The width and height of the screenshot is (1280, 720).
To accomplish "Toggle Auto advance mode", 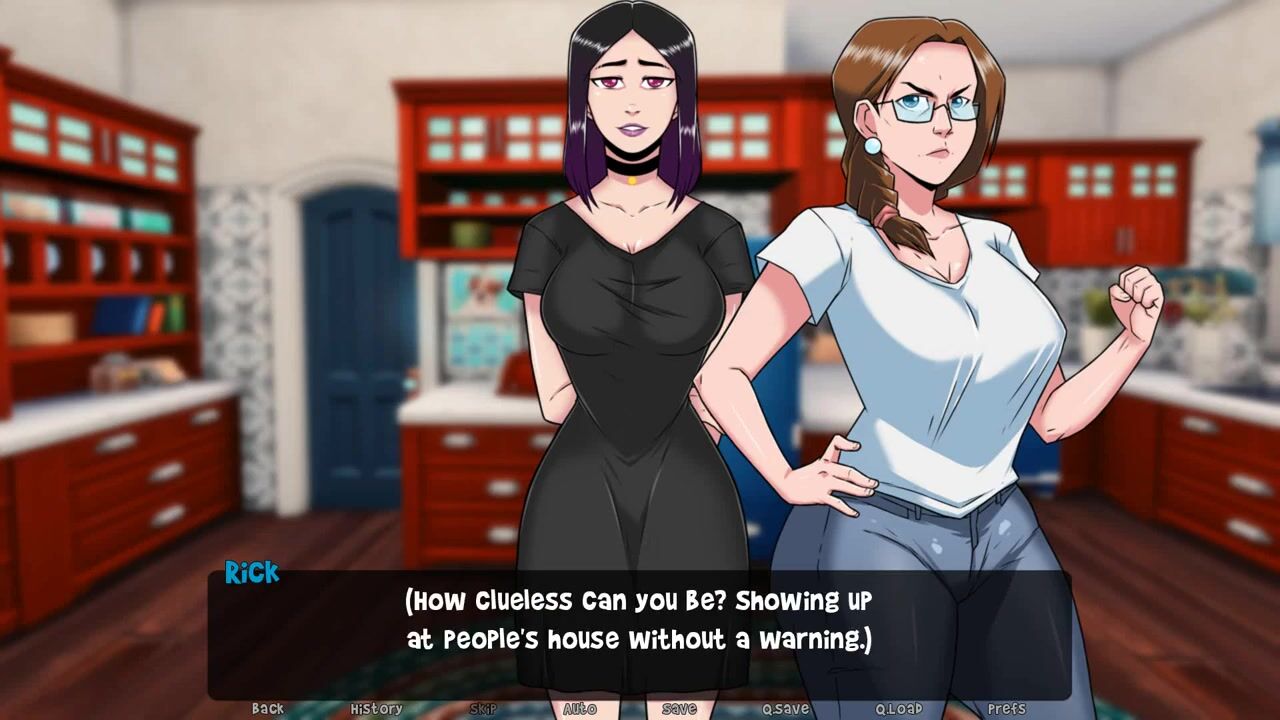I will click(x=580, y=709).
